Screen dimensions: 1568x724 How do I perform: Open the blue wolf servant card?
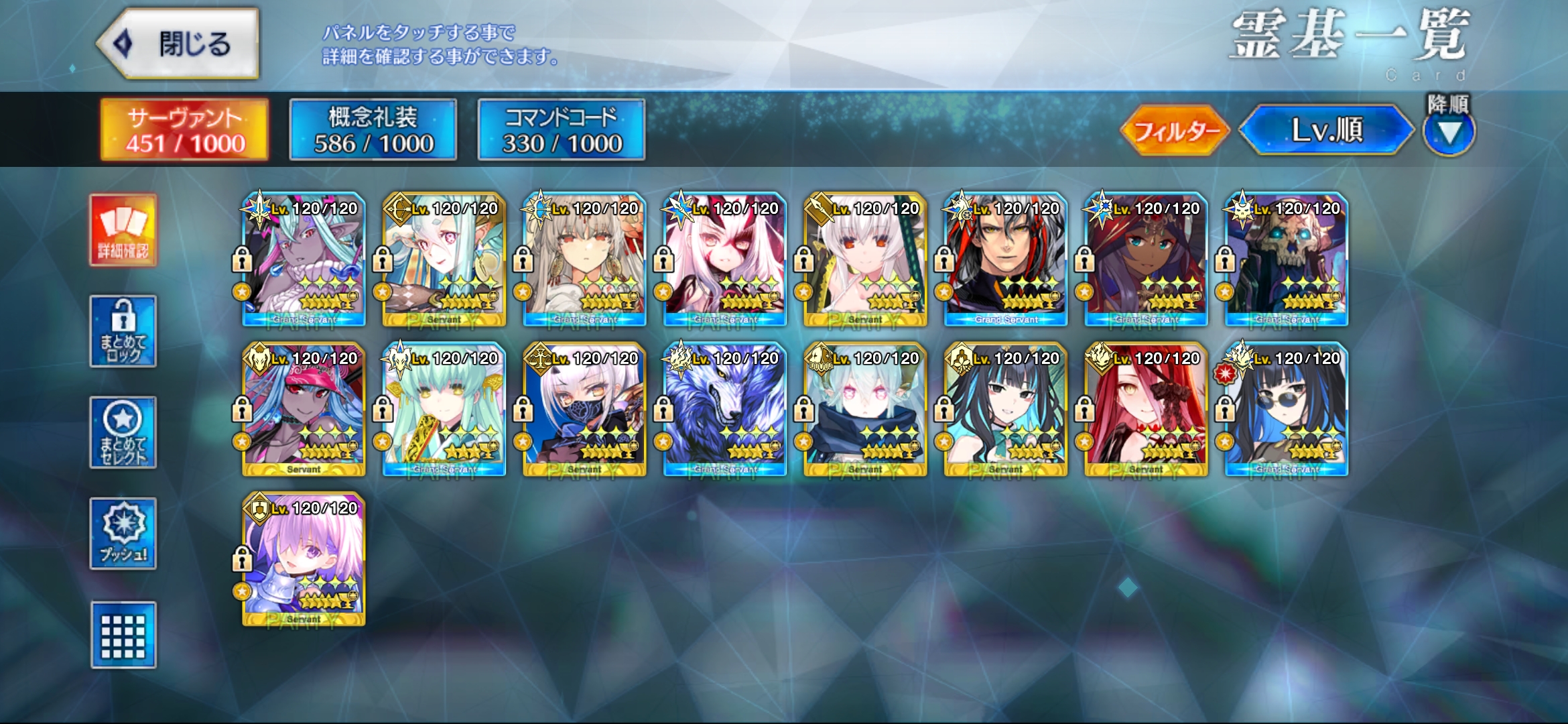pyautogui.click(x=724, y=410)
